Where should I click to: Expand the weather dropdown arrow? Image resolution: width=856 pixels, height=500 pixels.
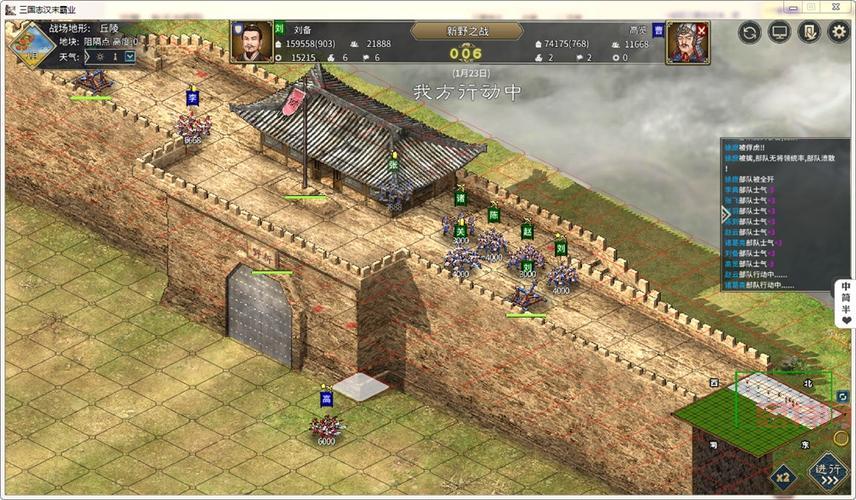click(130, 57)
